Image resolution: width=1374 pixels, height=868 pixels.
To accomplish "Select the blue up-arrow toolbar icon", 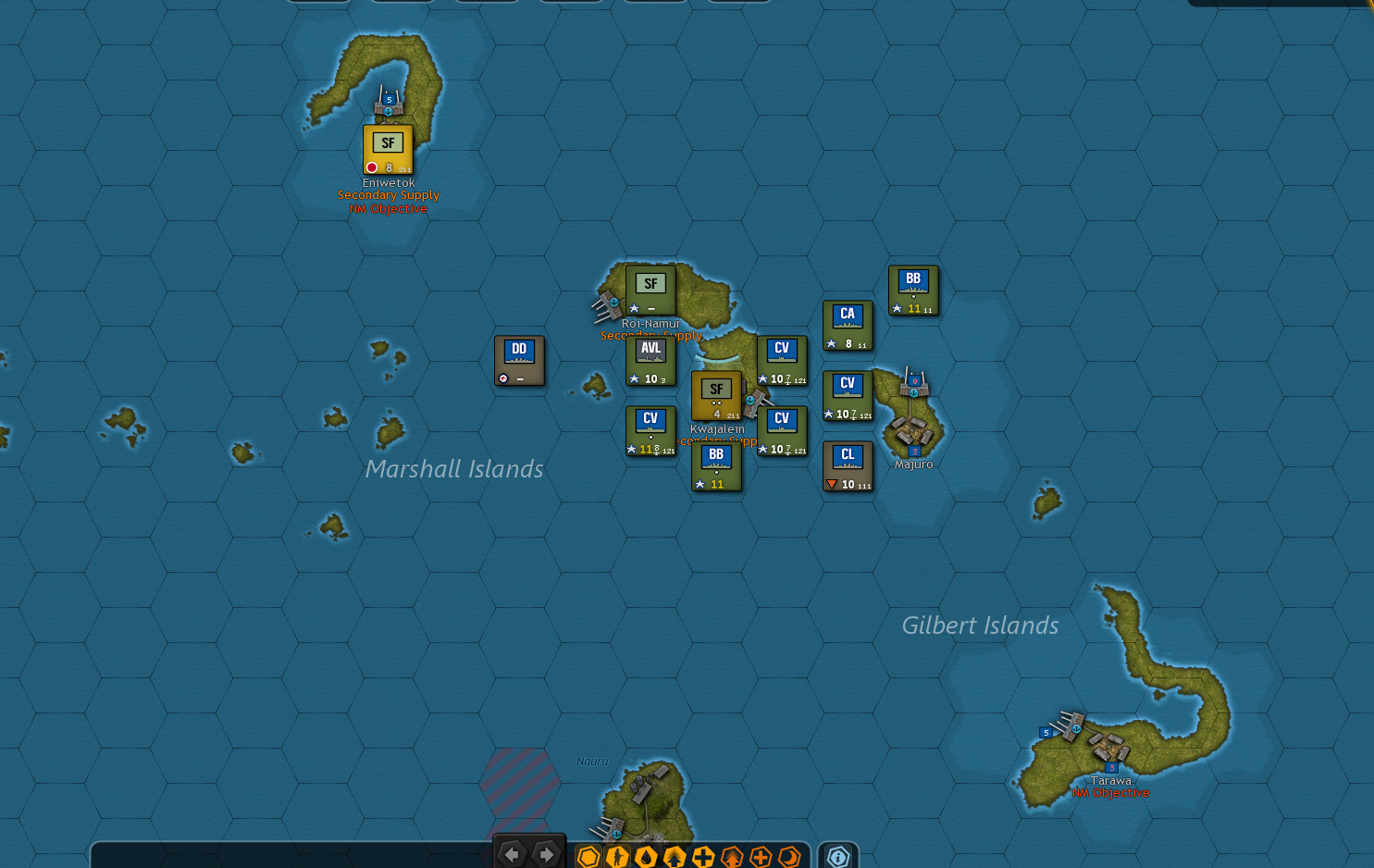I will [x=674, y=856].
